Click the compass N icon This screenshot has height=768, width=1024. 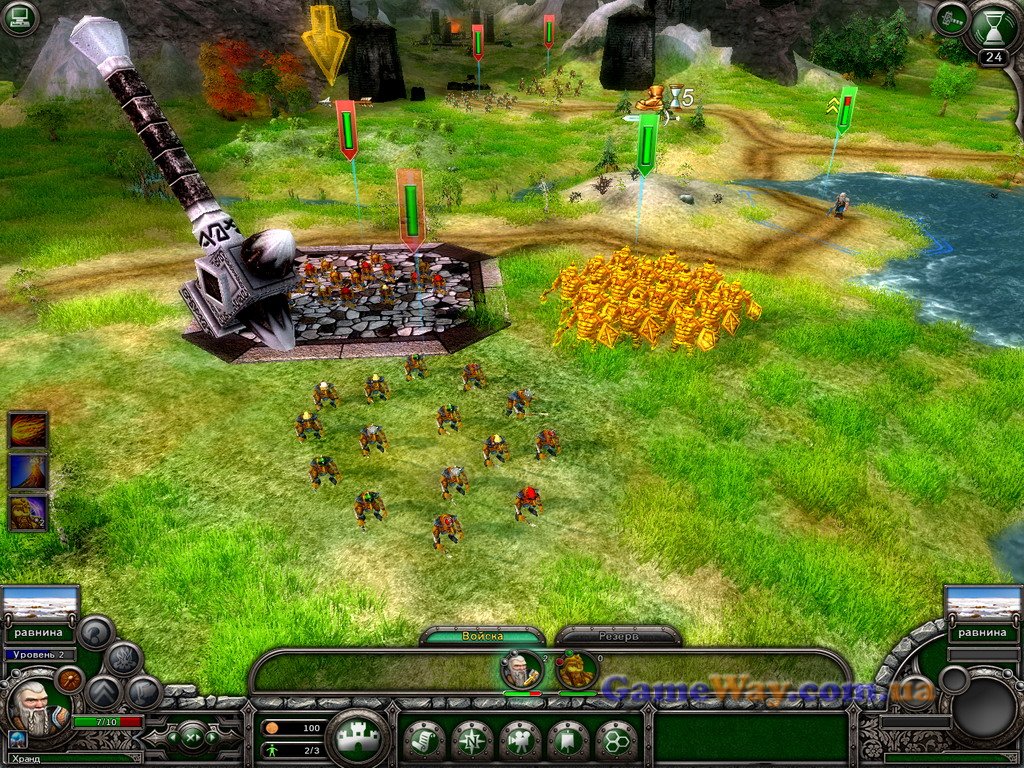click(x=472, y=741)
